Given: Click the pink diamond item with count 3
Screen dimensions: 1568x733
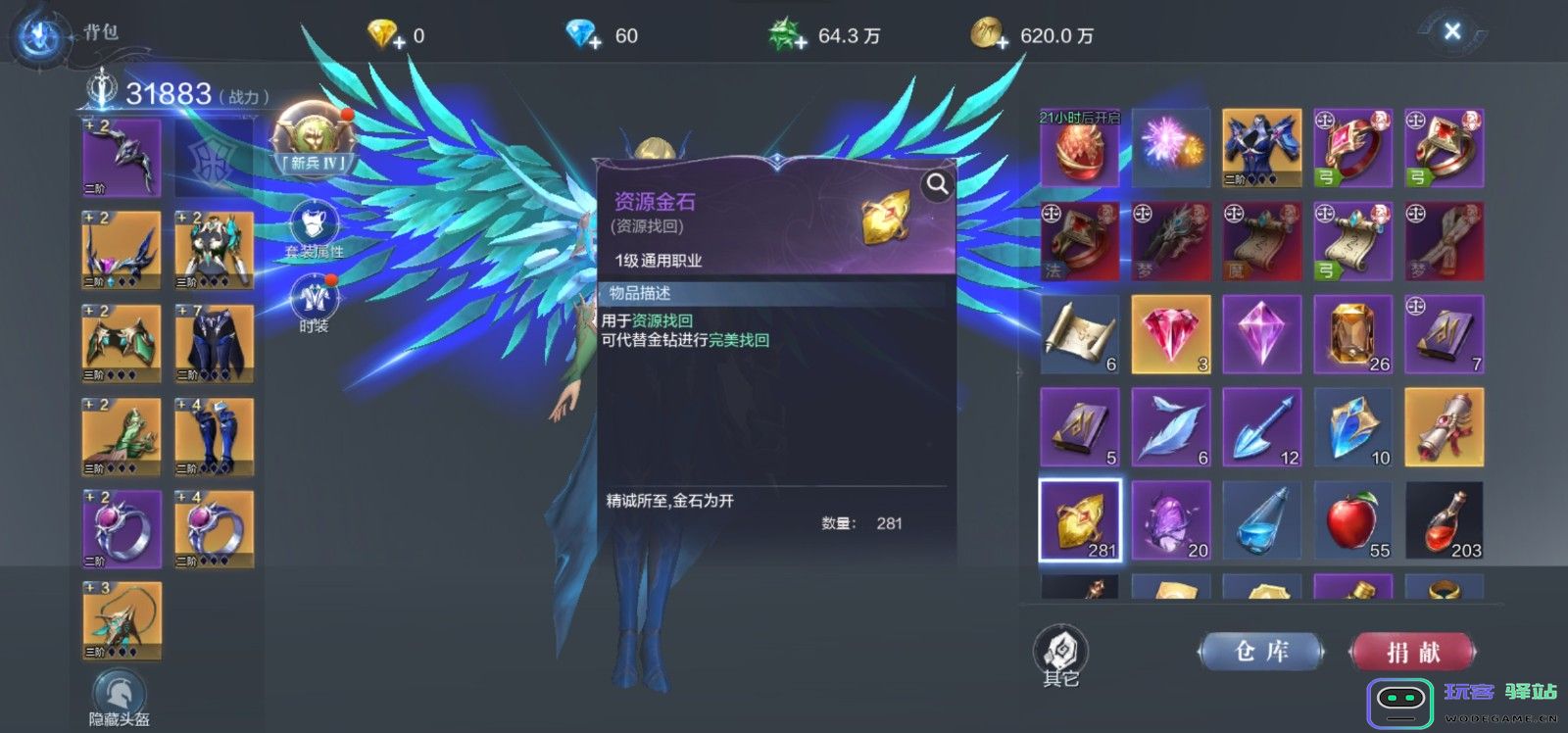Looking at the screenshot, I should 1171,335.
